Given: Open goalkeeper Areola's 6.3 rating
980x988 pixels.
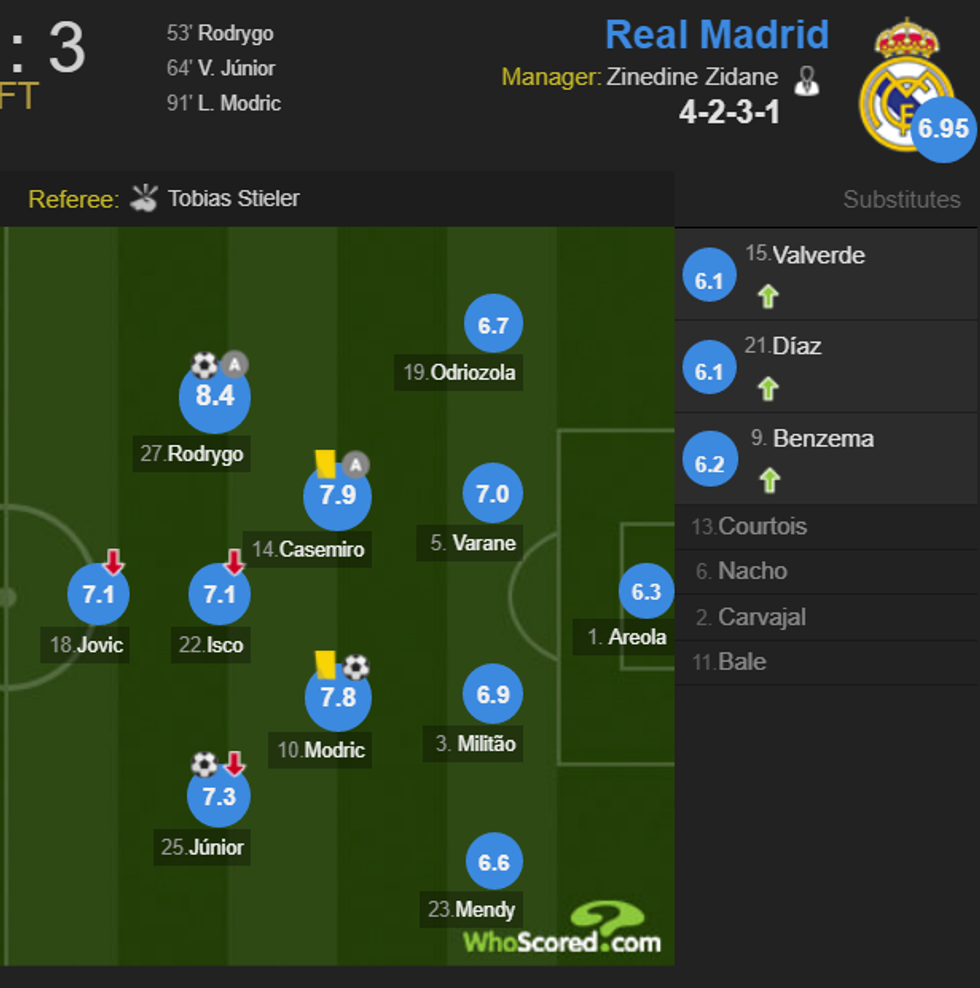Looking at the screenshot, I should [x=646, y=592].
